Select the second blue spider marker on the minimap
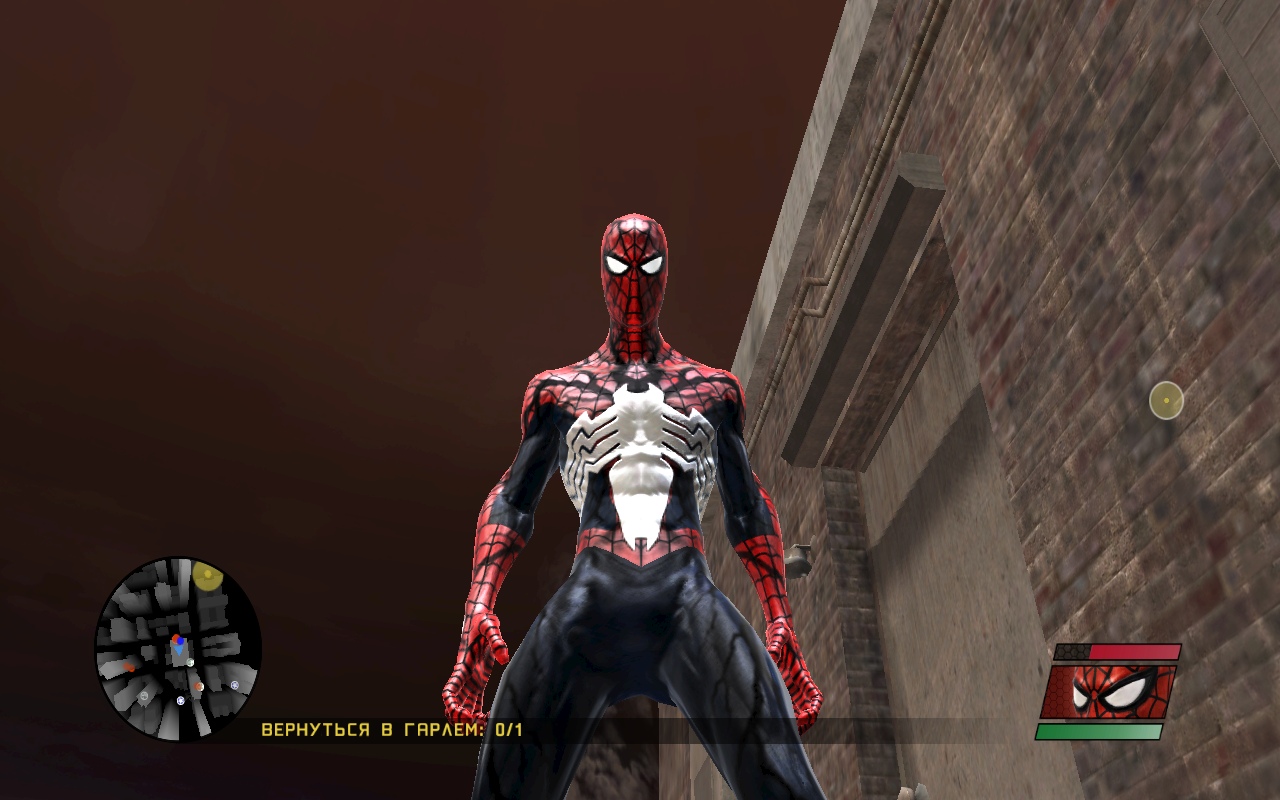The image size is (1280, 800). point(234,685)
